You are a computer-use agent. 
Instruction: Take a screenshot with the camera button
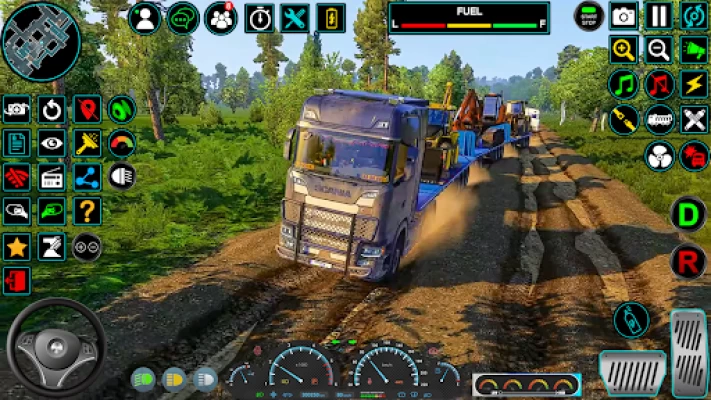624,16
